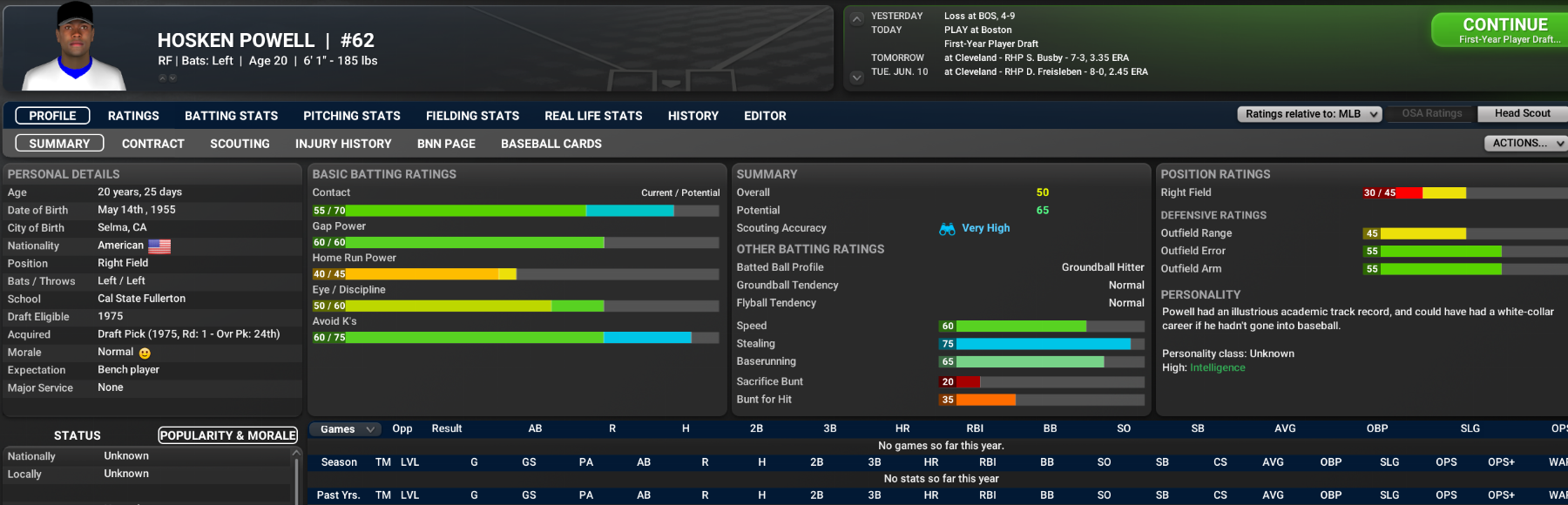
Task: View the REAL LIFE STATS tab
Action: (593, 116)
